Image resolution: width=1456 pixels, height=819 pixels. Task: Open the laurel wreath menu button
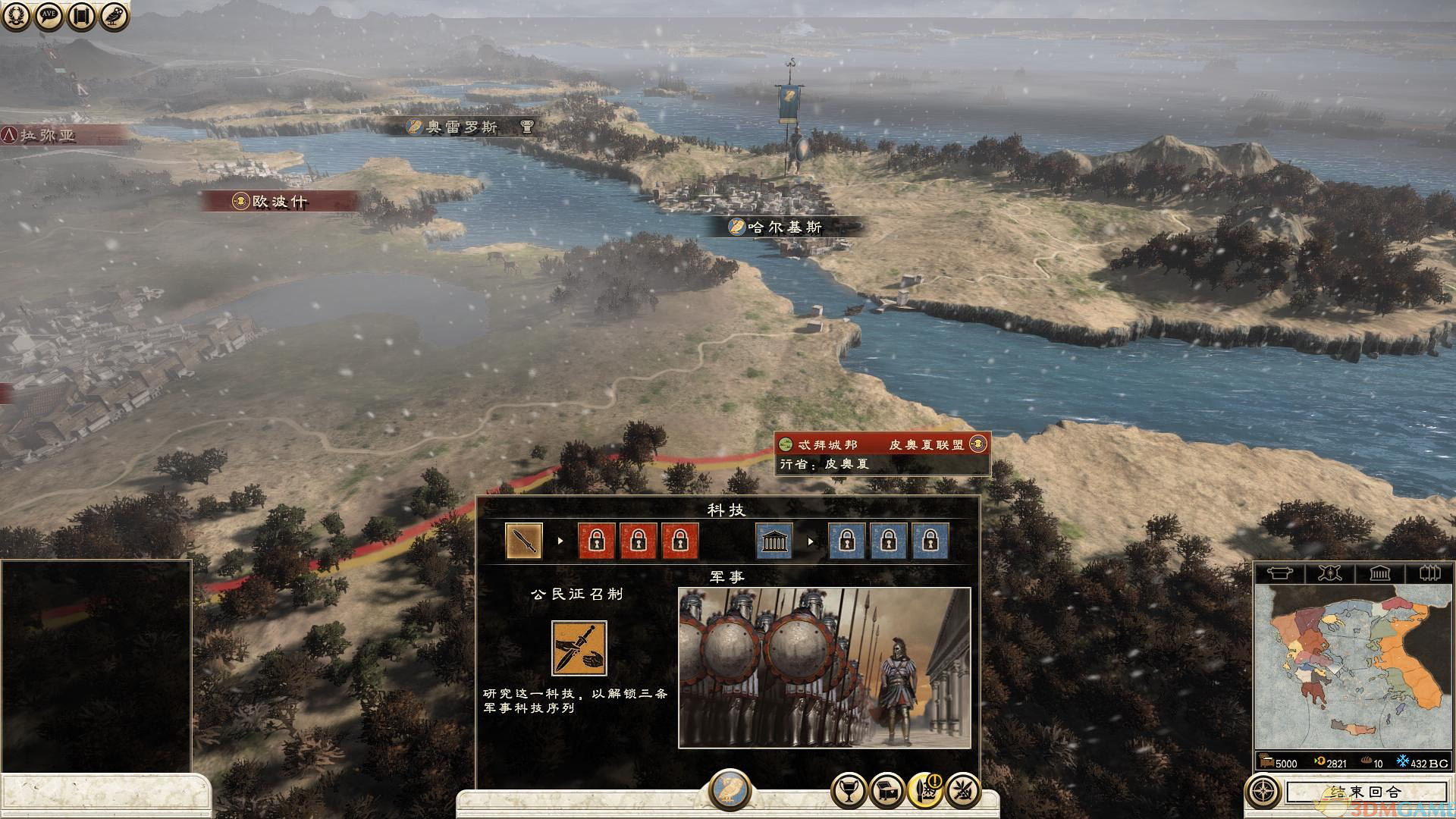(x=15, y=16)
